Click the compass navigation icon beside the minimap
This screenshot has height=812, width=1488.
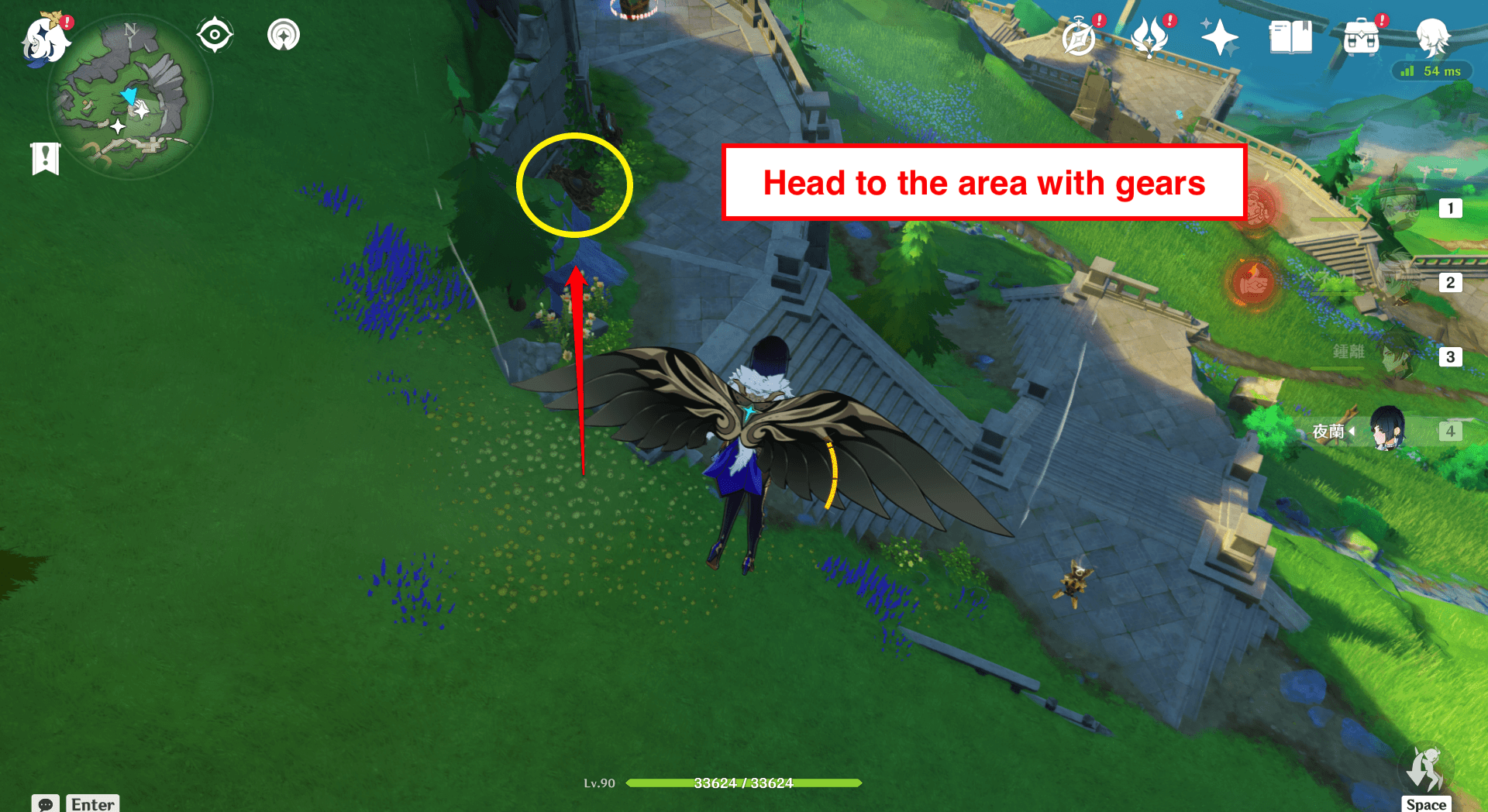coord(215,34)
